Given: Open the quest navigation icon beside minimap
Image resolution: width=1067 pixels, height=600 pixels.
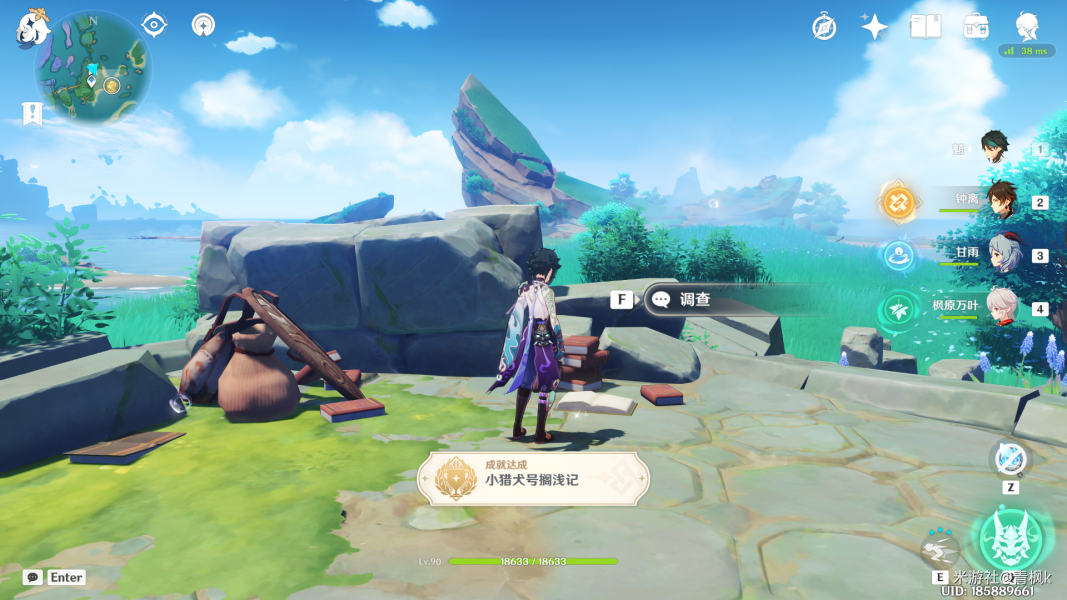Looking at the screenshot, I should click(x=154, y=24).
